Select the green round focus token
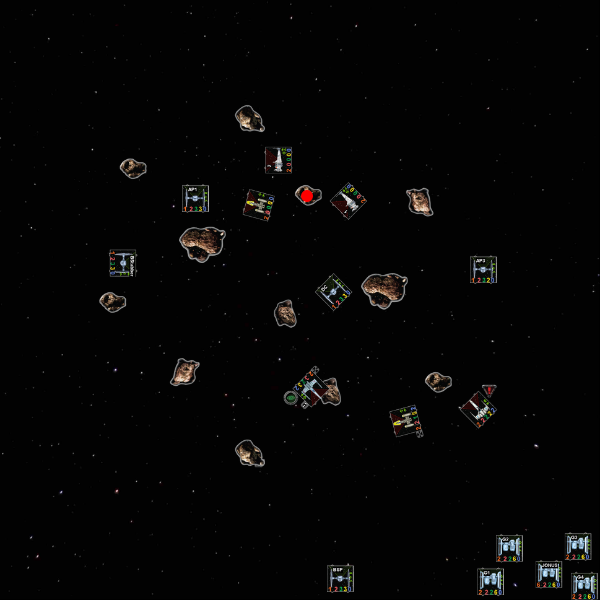The image size is (600, 600). coord(291,397)
